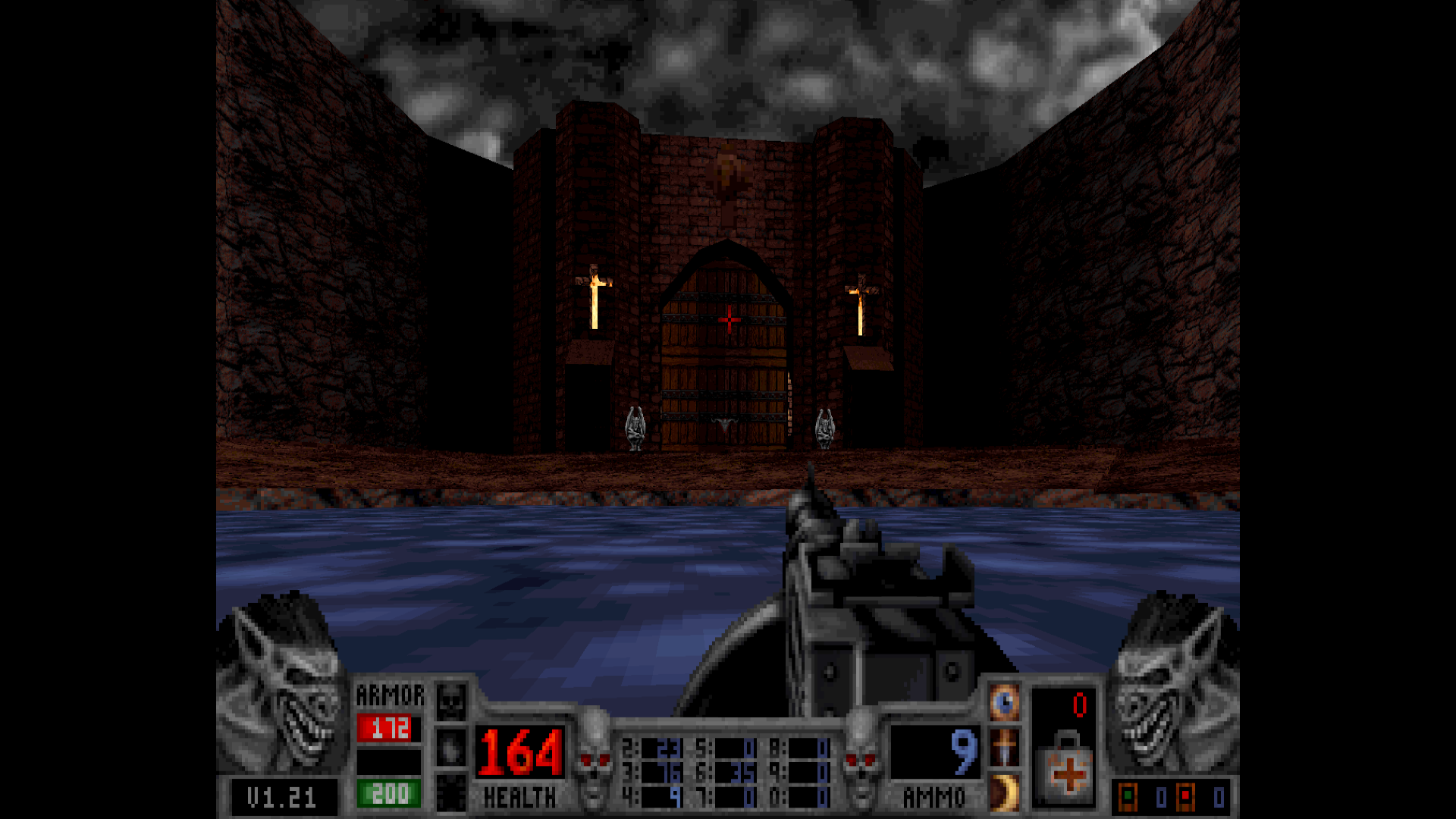
Task: Click the golden moon key icon
Action: (x=1004, y=792)
